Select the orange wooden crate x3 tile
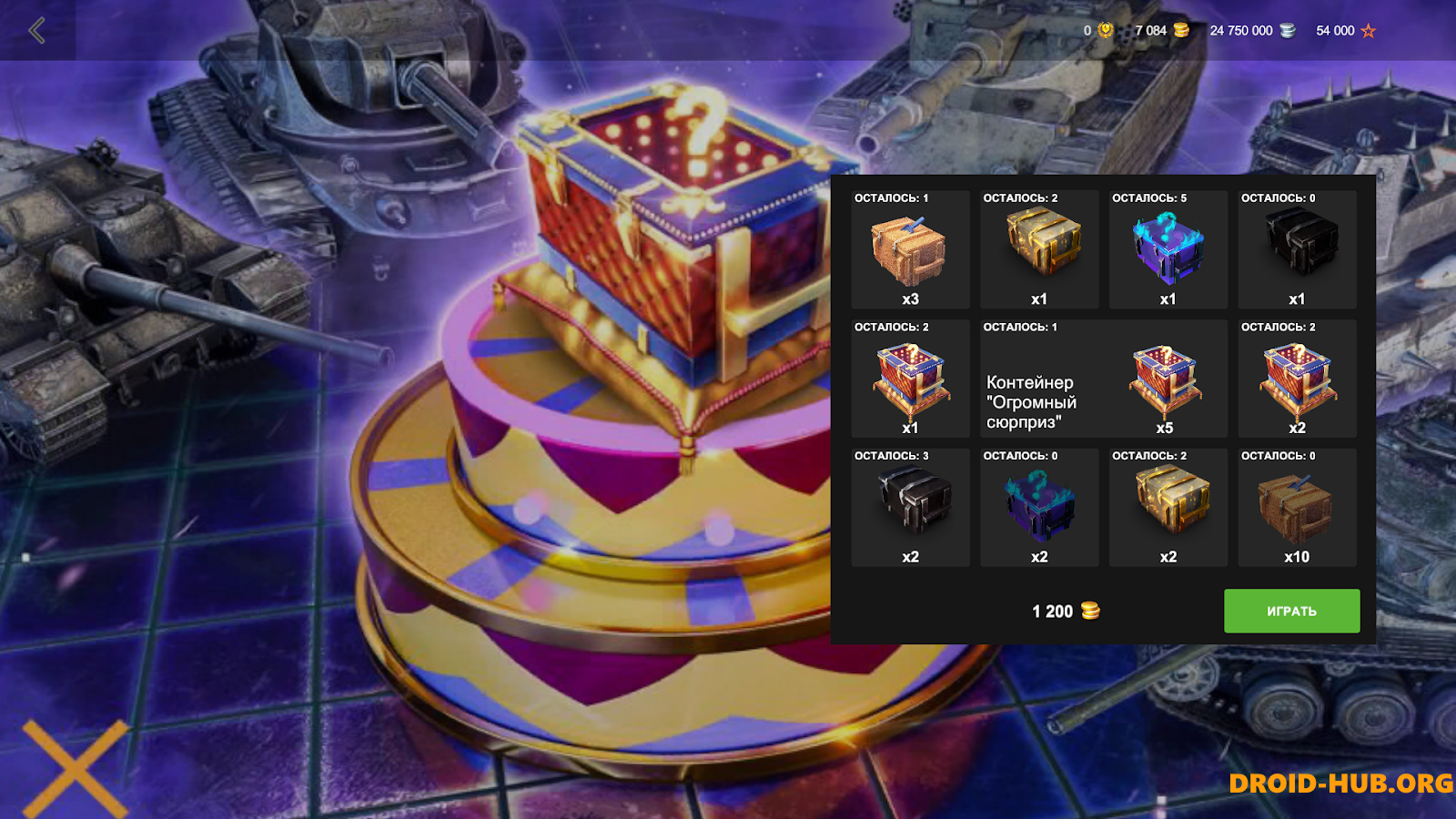 pyautogui.click(x=910, y=250)
